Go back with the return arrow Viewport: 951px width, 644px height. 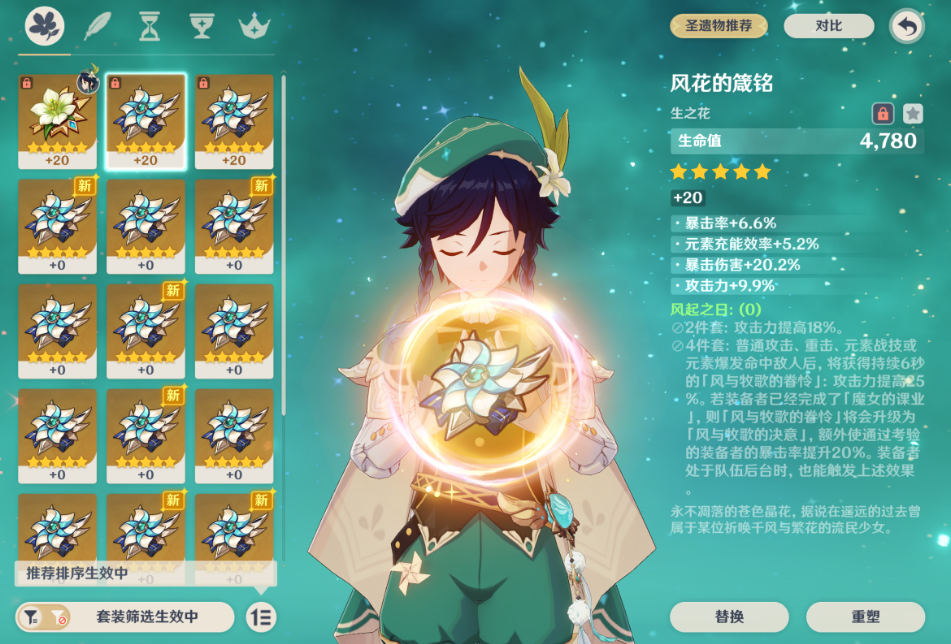906,26
